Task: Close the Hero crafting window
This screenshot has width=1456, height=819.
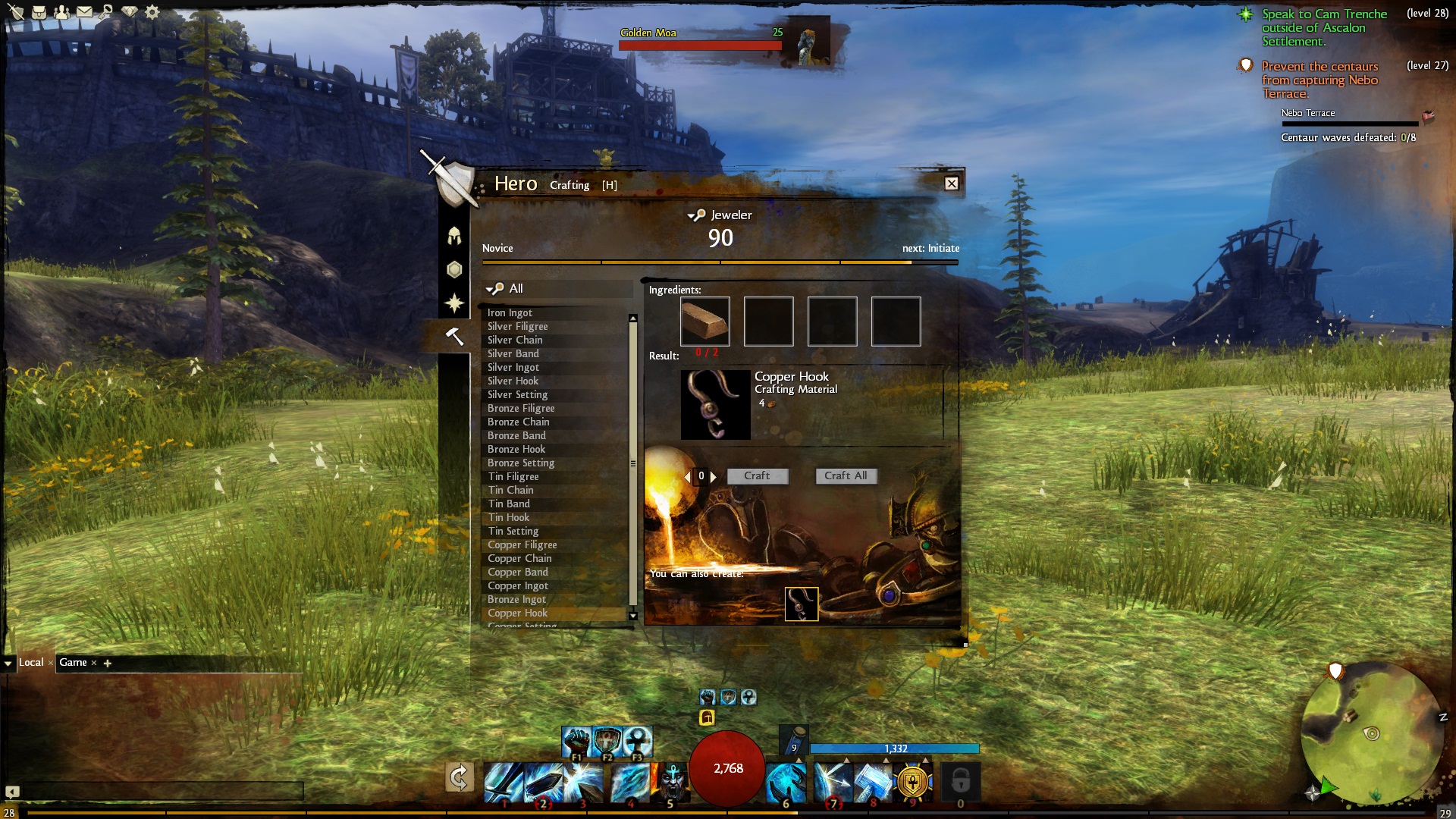Action: pyautogui.click(x=951, y=184)
